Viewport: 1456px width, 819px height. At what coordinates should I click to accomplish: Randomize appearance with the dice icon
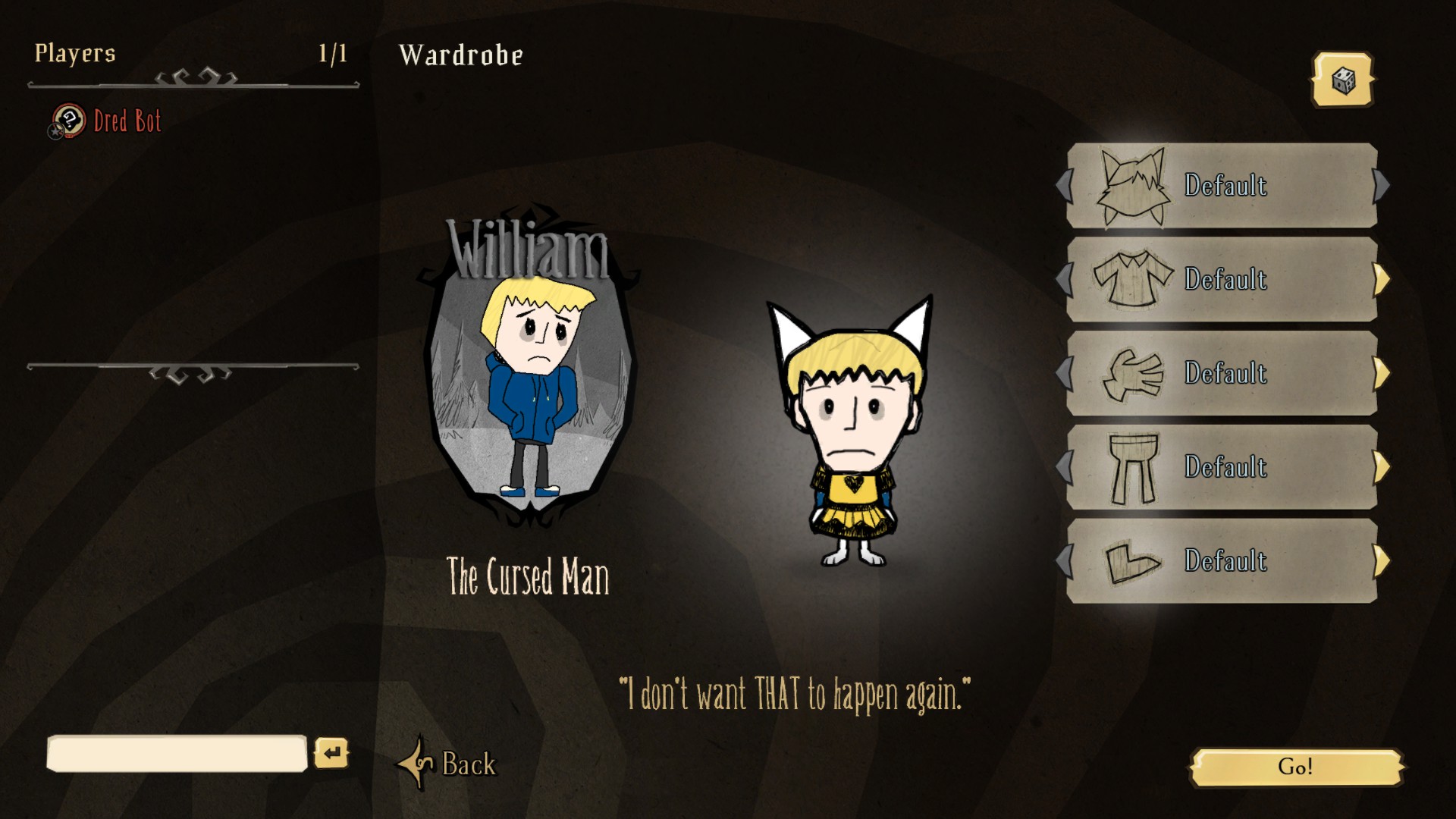pyautogui.click(x=1342, y=79)
